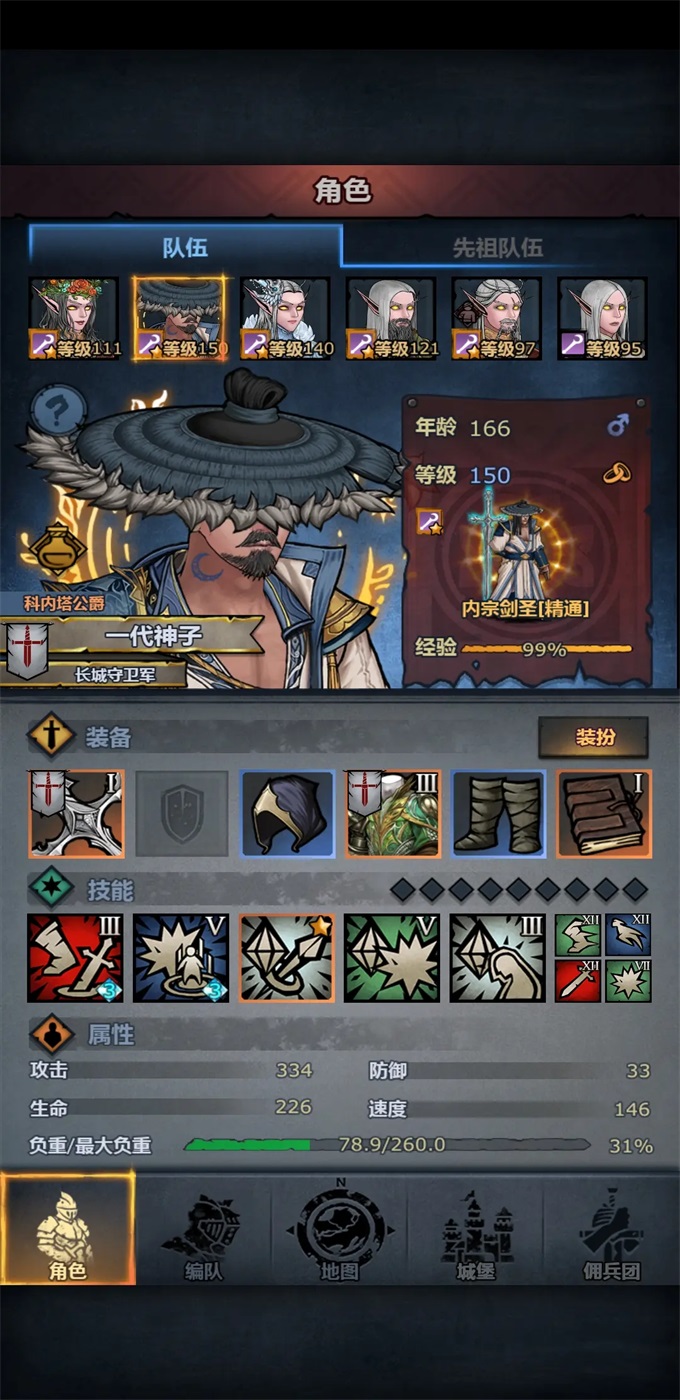Select the orange-framed crystal arrow skill
Viewport: 680px width, 1400px height.
(287, 958)
